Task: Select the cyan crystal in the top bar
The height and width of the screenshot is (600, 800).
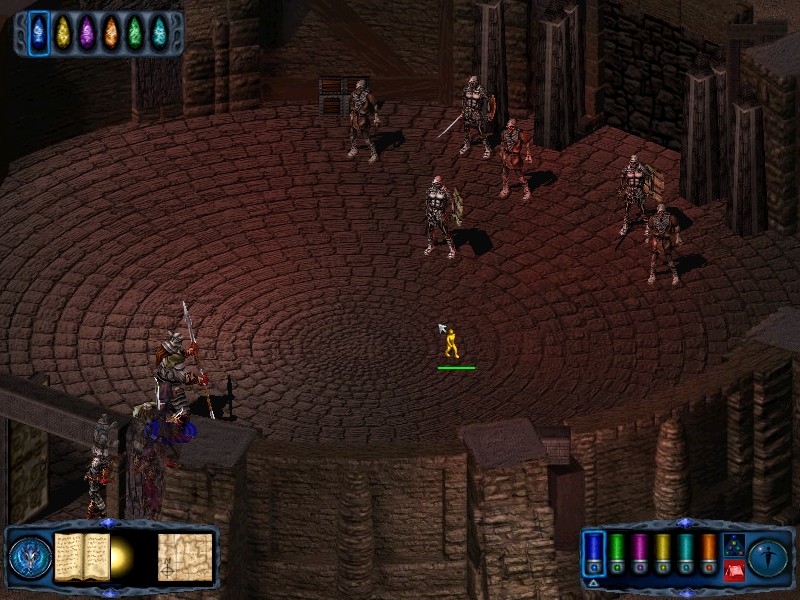Action: 158,32
